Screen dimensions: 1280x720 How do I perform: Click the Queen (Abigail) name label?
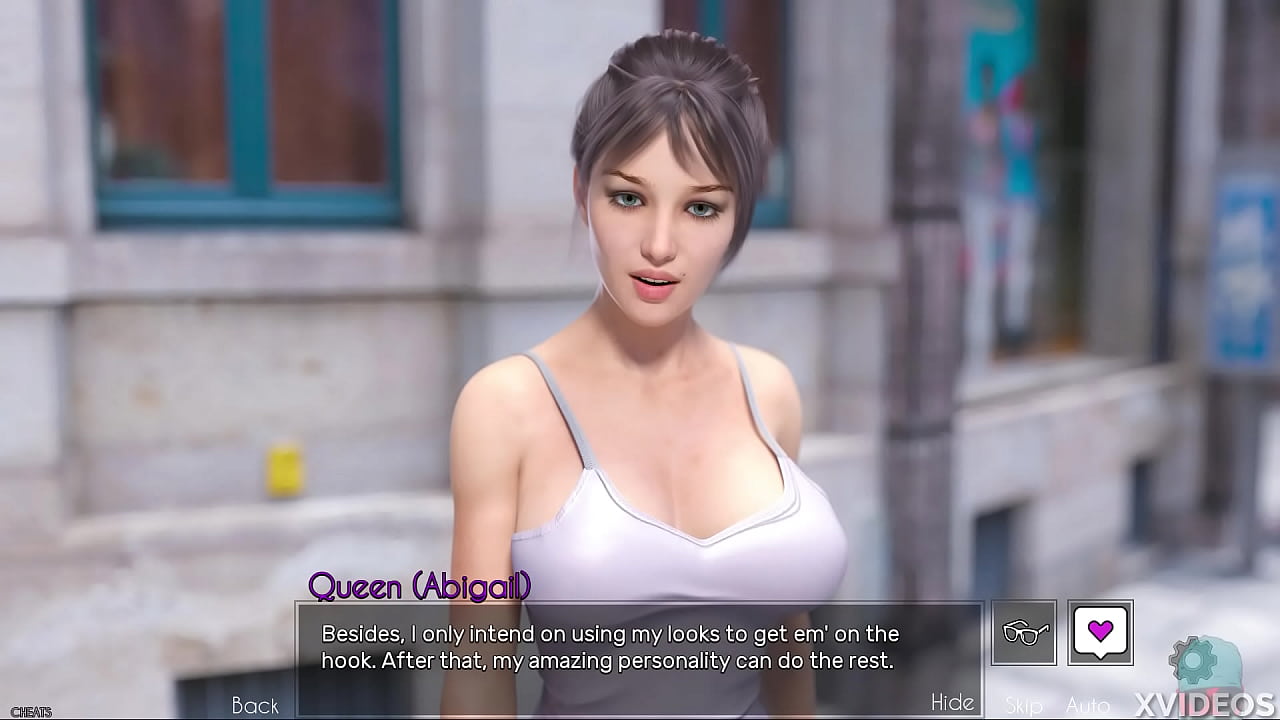click(x=420, y=587)
